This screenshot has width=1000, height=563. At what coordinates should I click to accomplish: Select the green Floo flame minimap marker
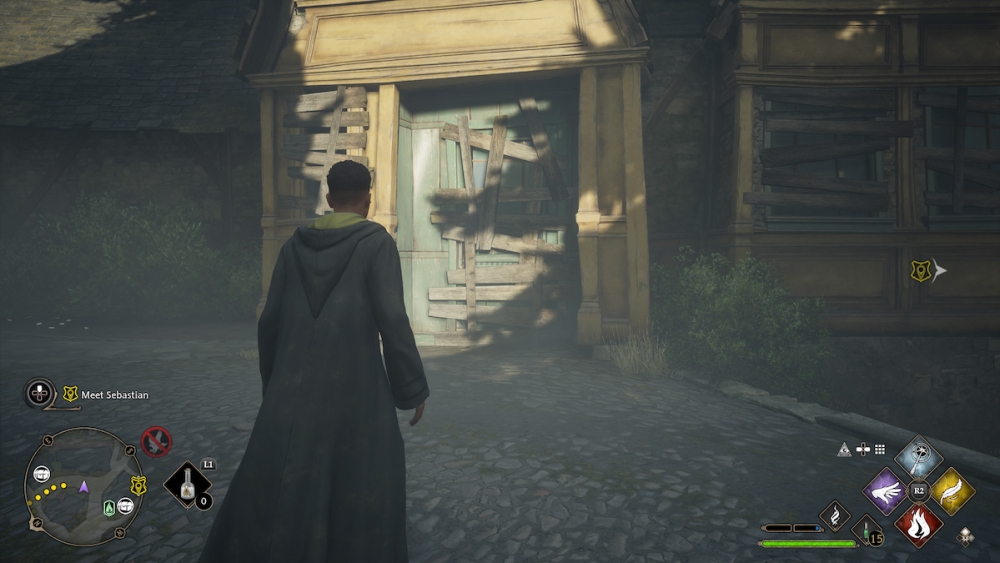109,508
